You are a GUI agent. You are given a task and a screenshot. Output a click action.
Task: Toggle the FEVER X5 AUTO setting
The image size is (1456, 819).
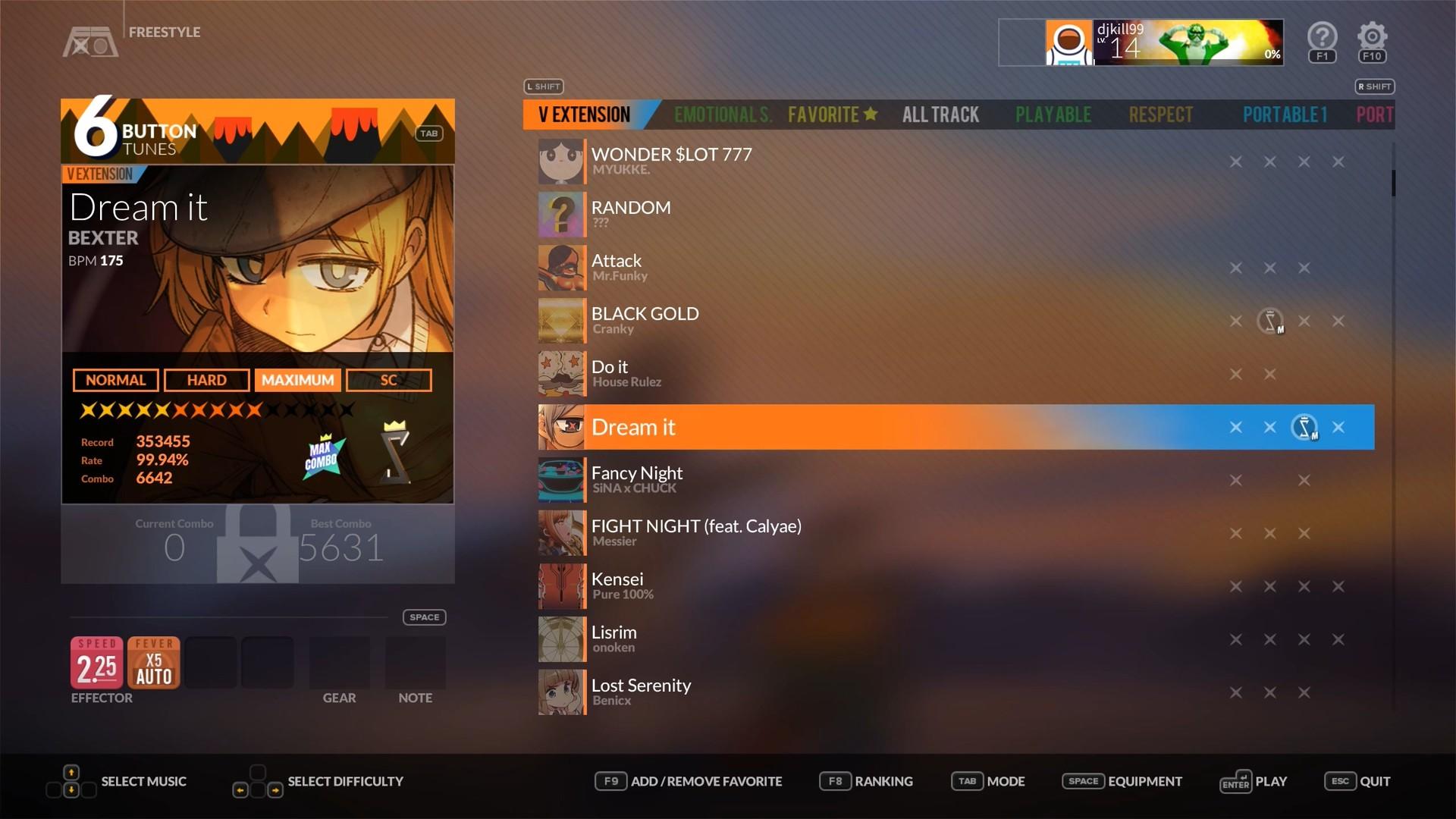[153, 662]
